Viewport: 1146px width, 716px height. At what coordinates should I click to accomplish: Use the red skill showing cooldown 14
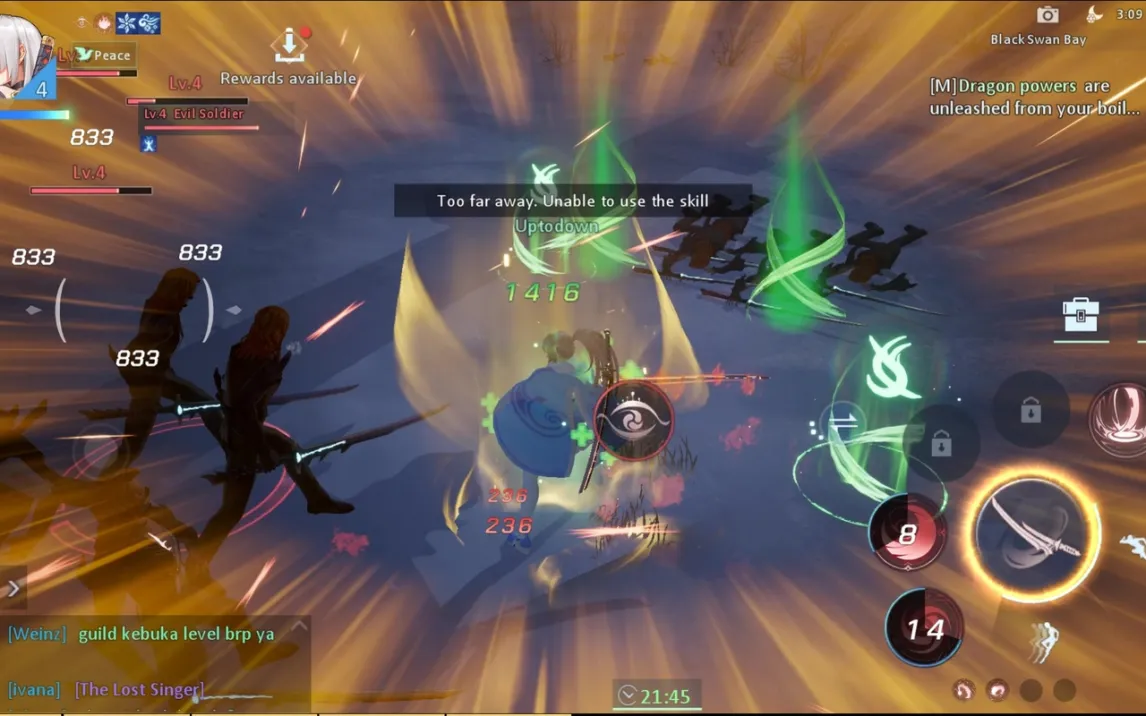924,628
